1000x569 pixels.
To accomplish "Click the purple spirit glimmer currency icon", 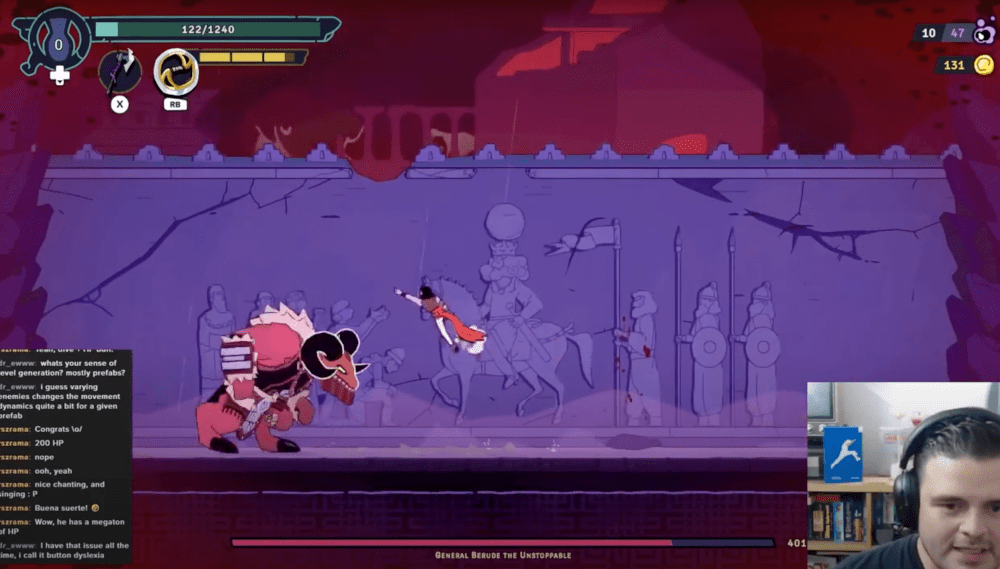I will 984,31.
